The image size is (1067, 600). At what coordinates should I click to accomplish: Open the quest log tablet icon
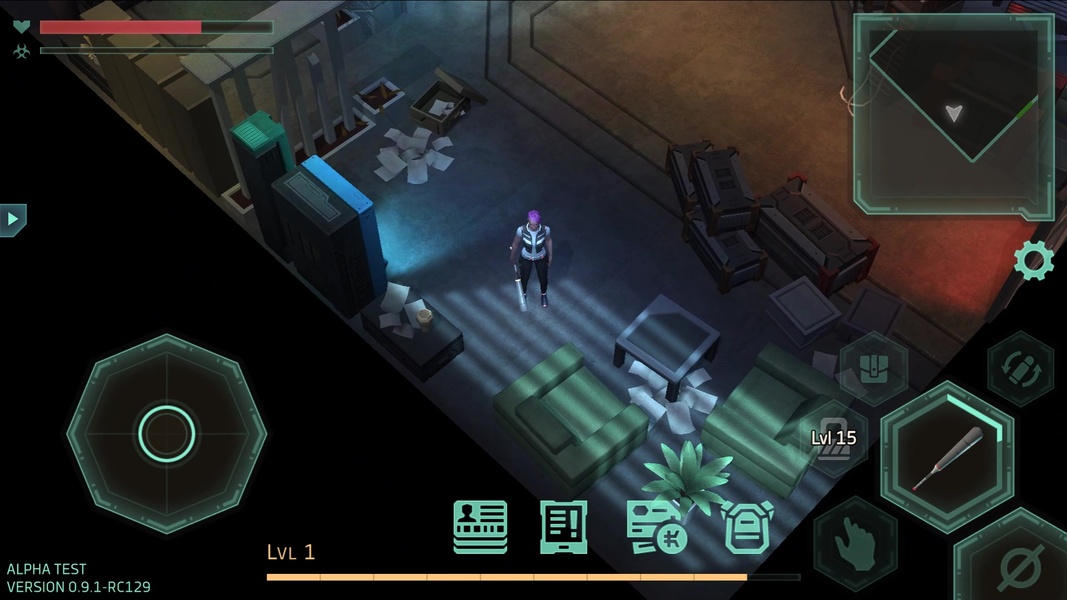pyautogui.click(x=564, y=527)
